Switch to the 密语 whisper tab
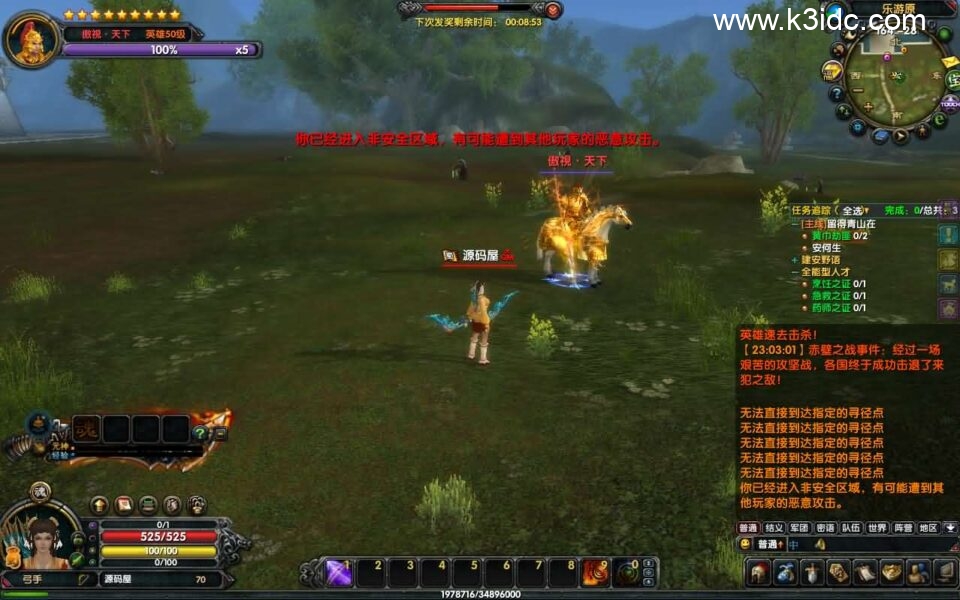Viewport: 960px width, 600px height. [825, 527]
